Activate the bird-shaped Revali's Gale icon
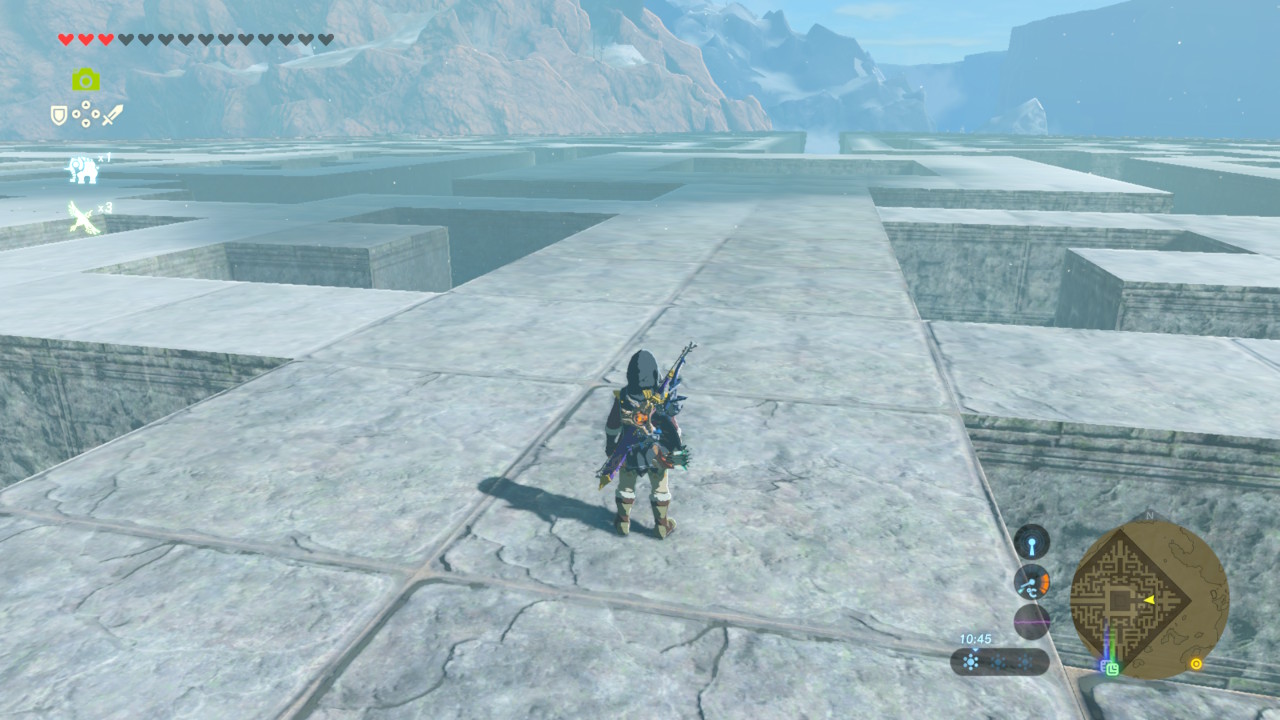 coord(83,217)
